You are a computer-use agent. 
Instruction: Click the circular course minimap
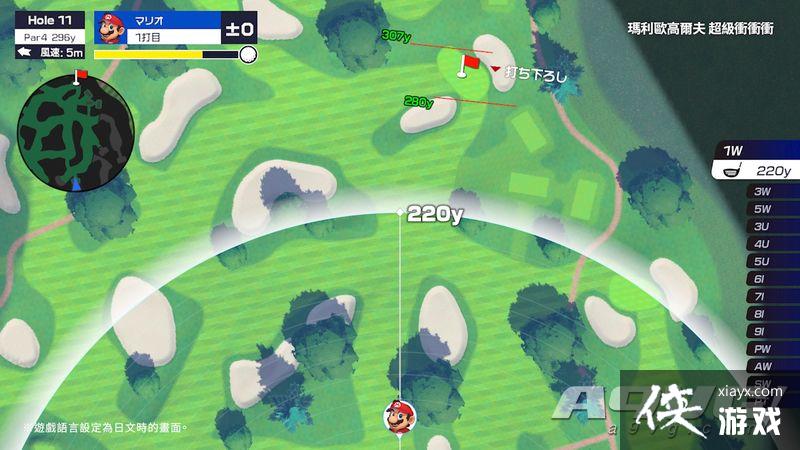tap(76, 130)
